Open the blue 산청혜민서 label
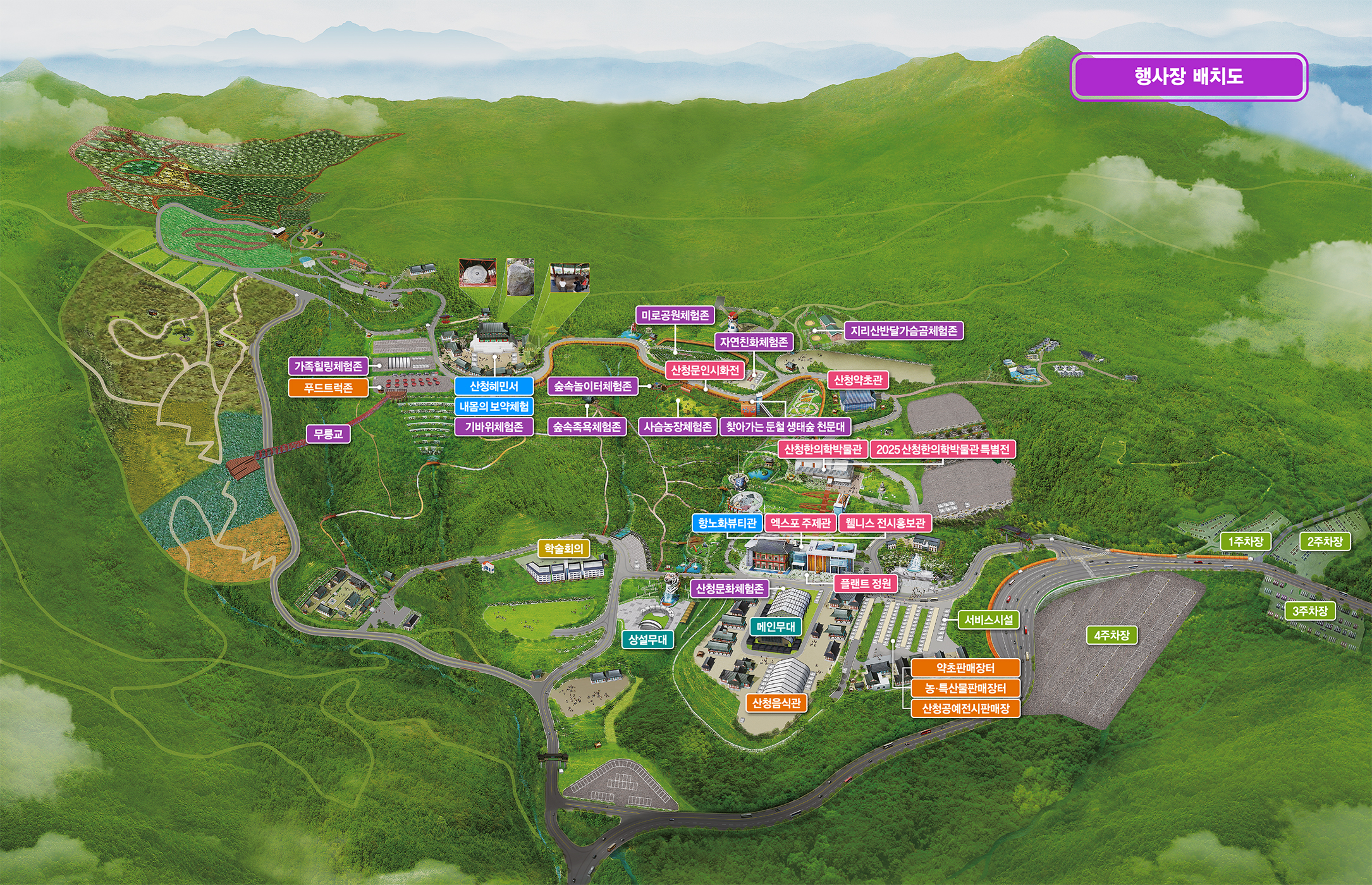This screenshot has height=885, width=1372. tap(494, 386)
